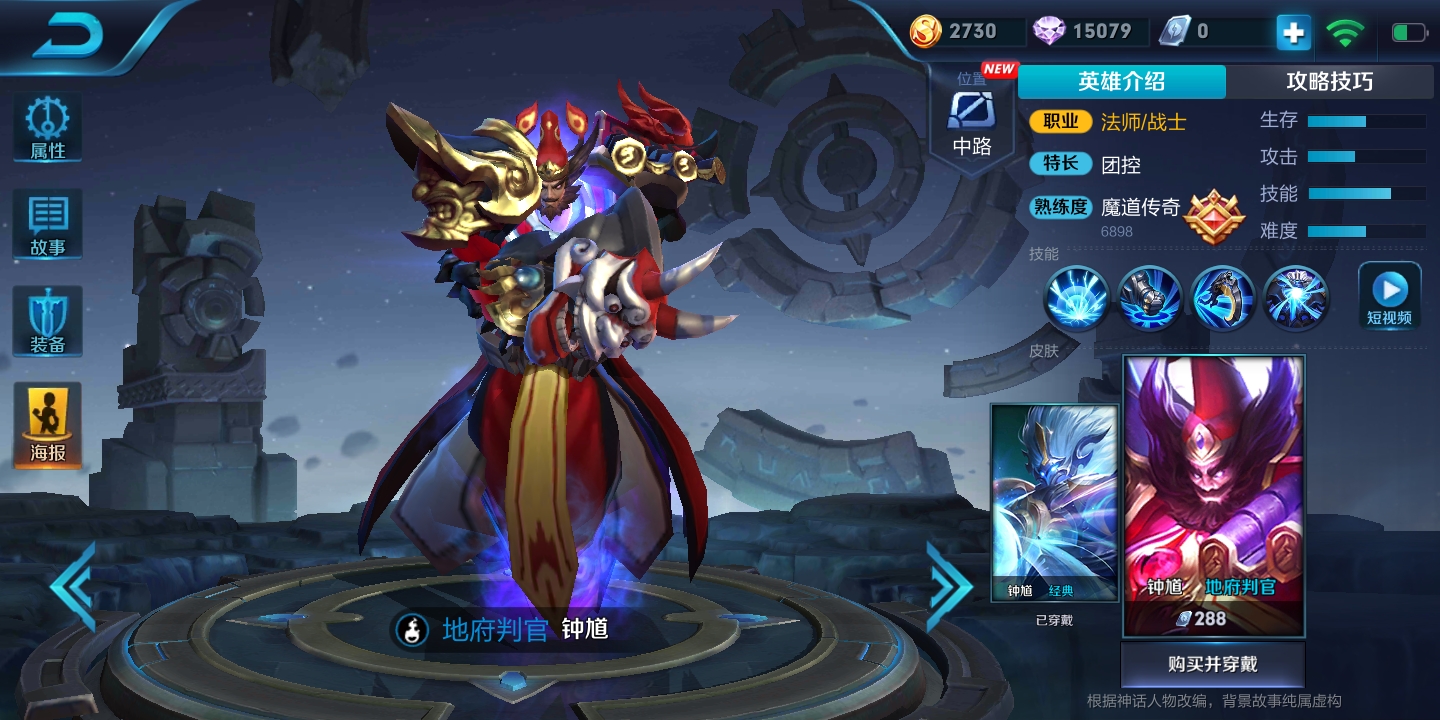Click the 魔道传奇 proficiency medal
Screen dimensions: 1440x720
(x=1213, y=215)
